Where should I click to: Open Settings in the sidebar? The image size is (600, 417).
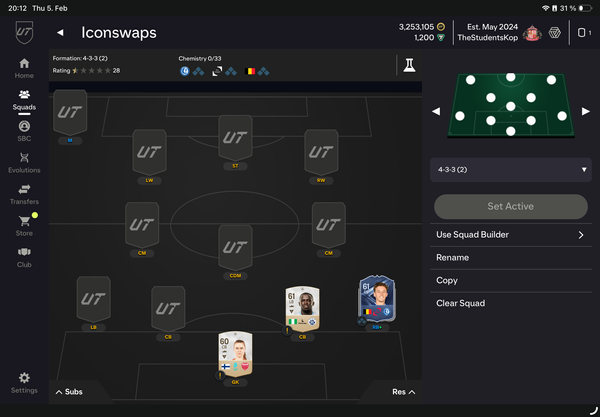click(x=24, y=382)
